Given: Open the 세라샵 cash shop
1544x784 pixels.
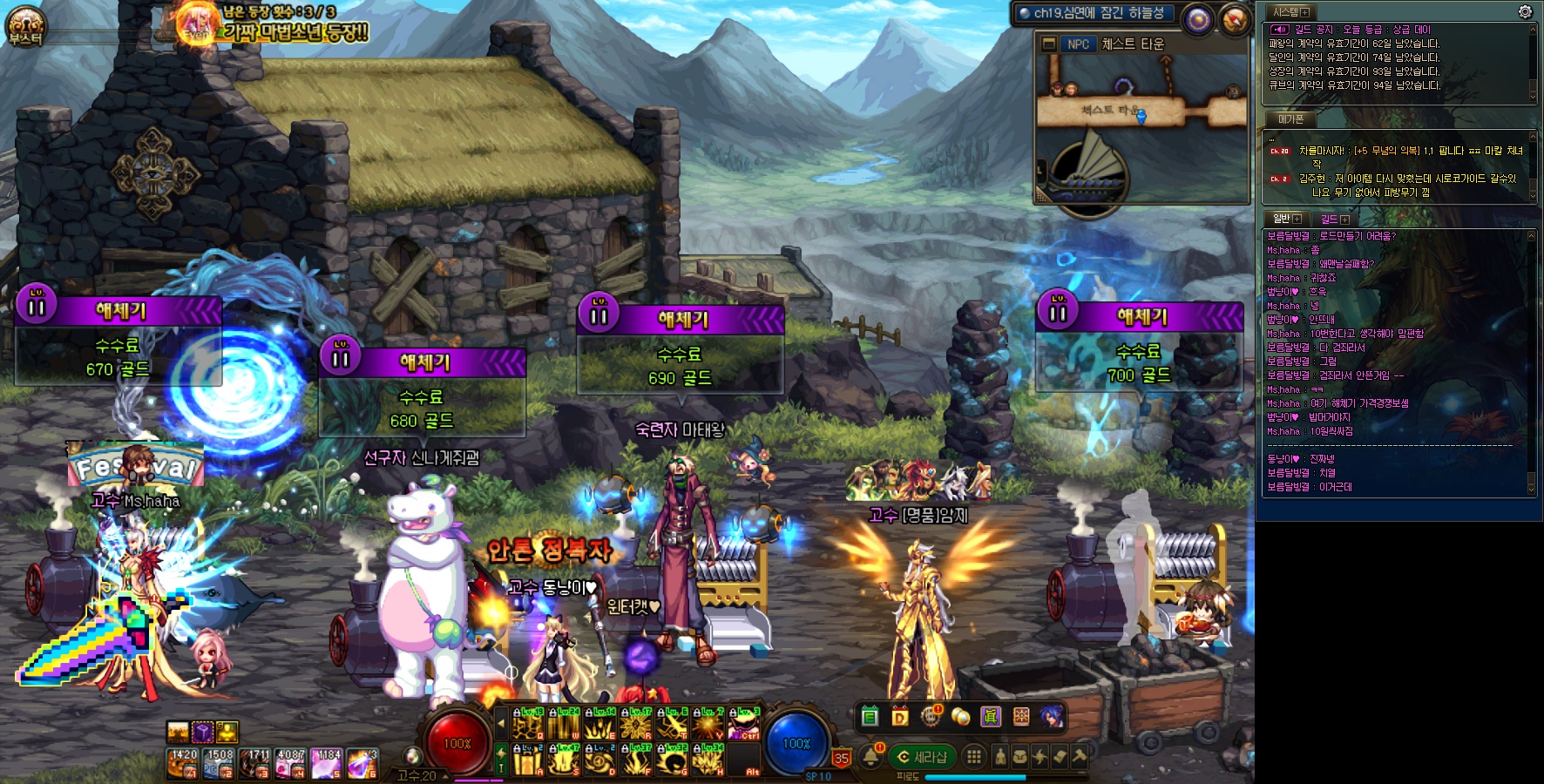Looking at the screenshot, I should coord(922,757).
